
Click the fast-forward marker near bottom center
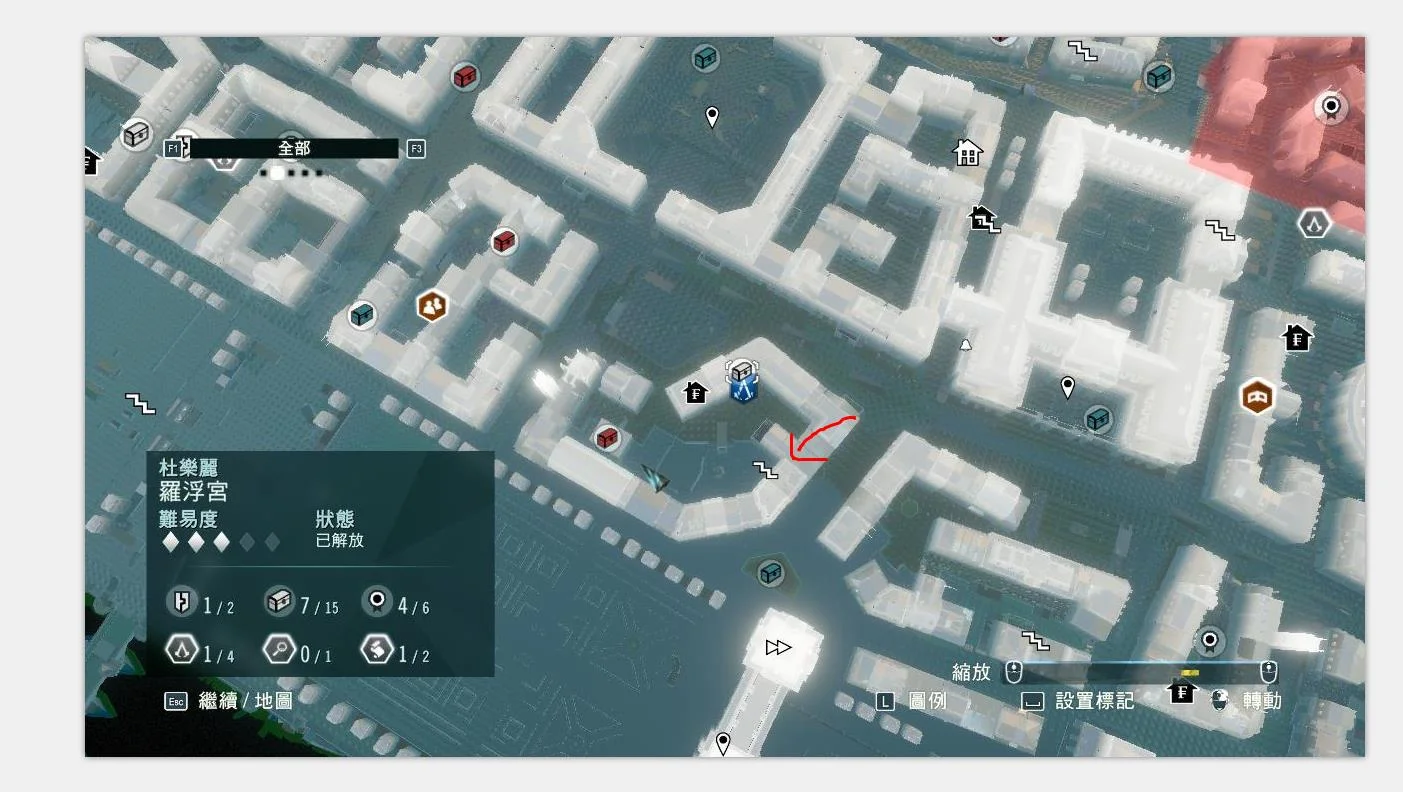pos(777,647)
